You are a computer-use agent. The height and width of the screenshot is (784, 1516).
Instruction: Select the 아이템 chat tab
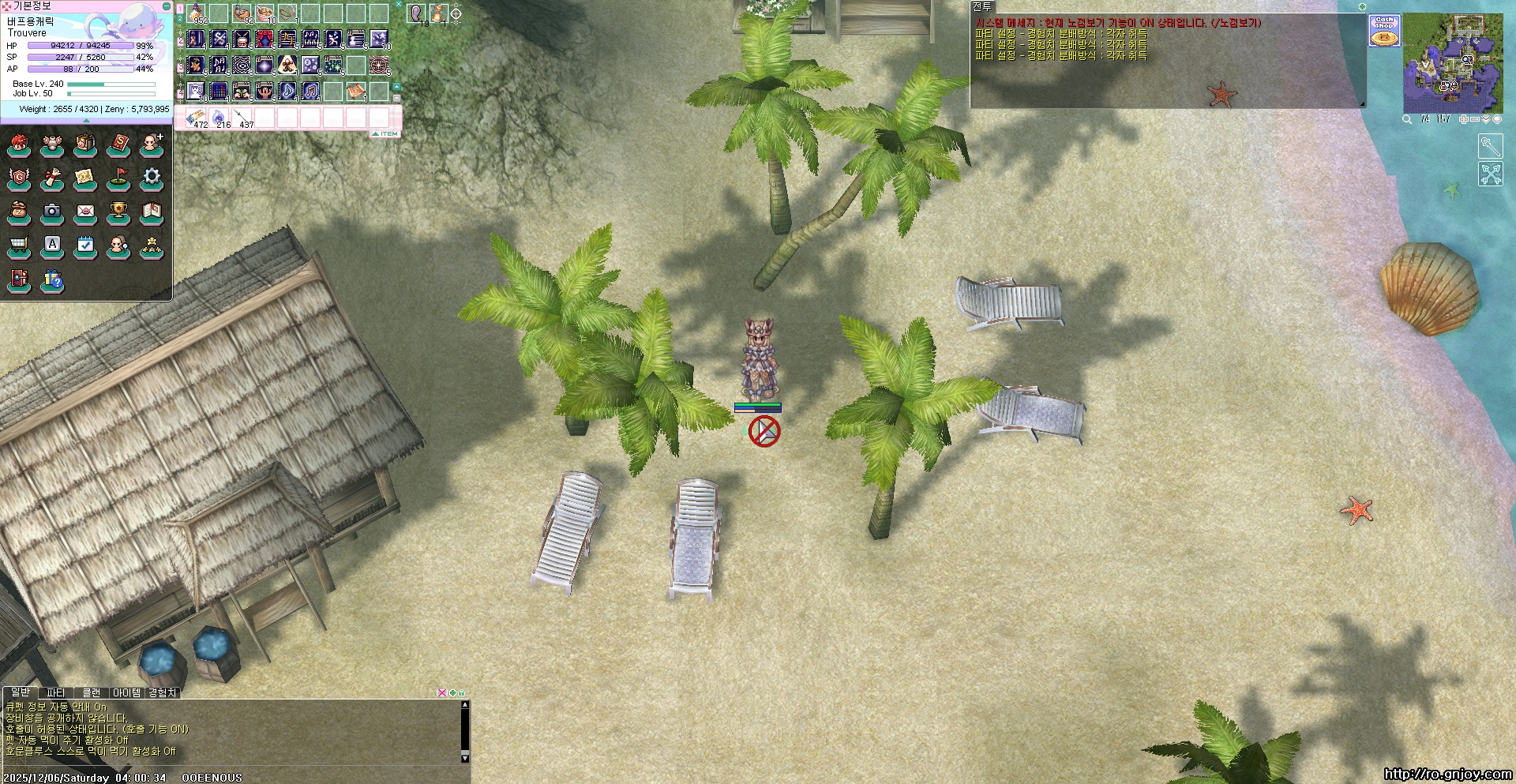[x=127, y=693]
